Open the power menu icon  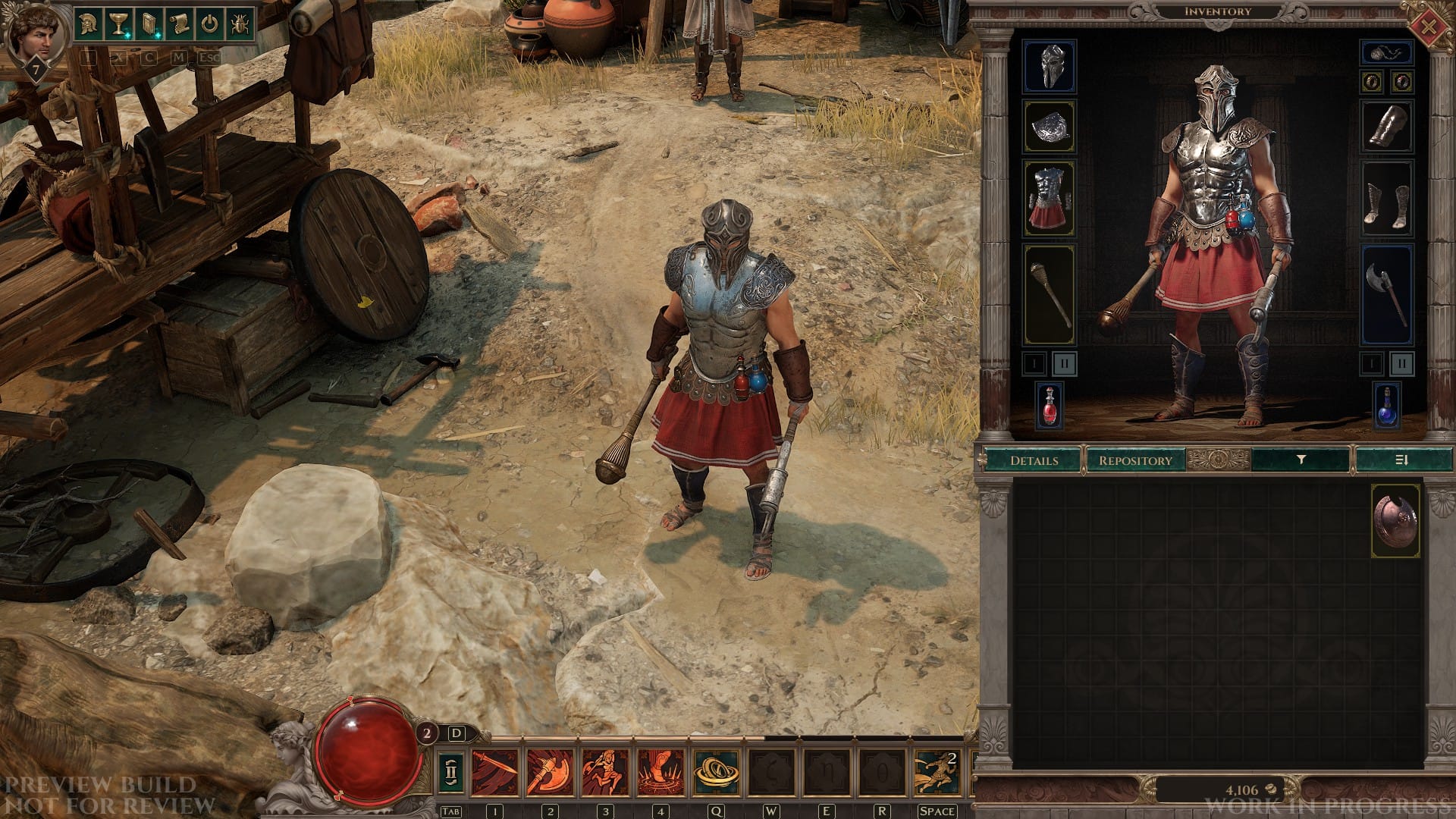coord(209,24)
